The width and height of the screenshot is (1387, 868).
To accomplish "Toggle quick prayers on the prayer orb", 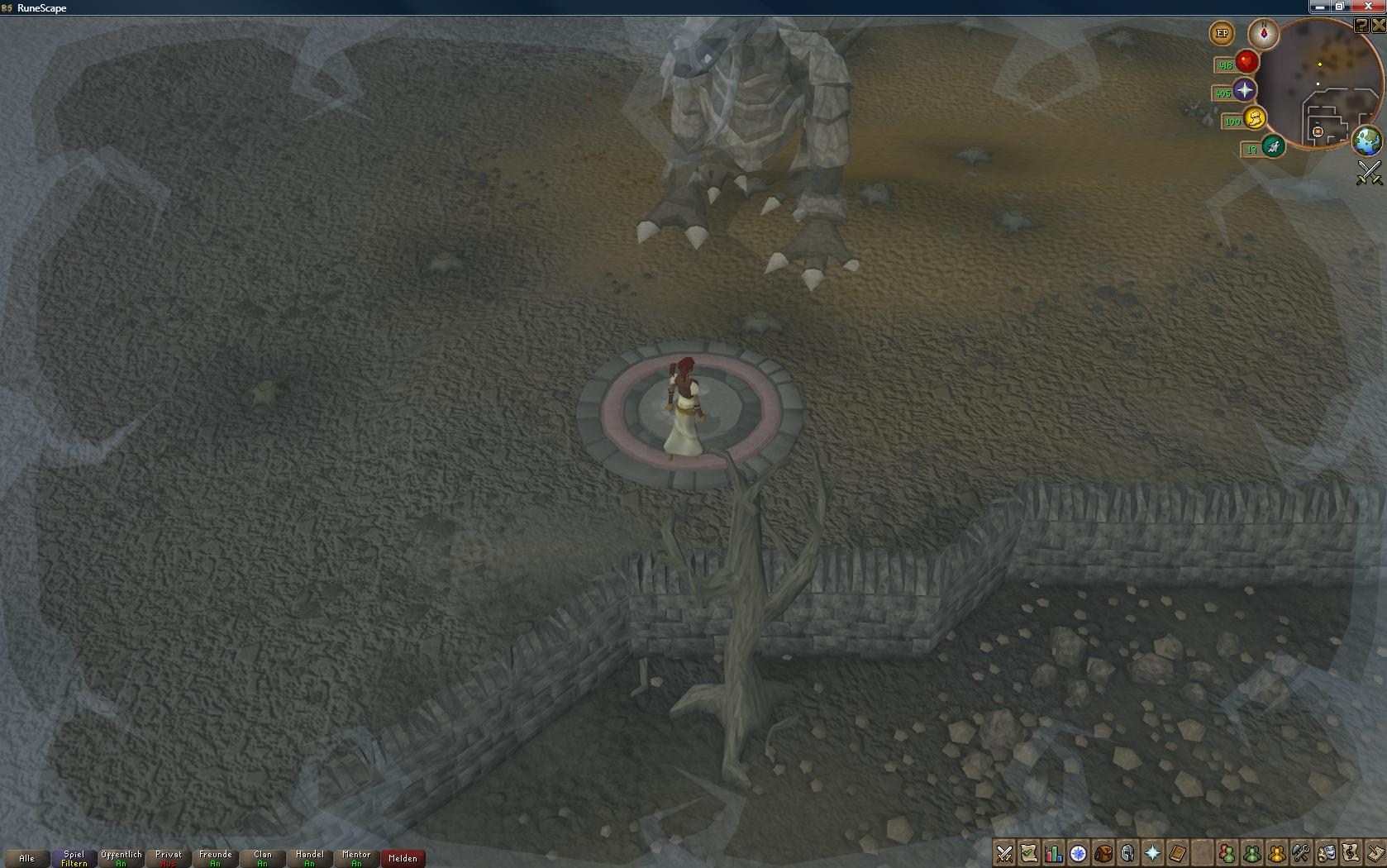I will tap(1244, 91).
